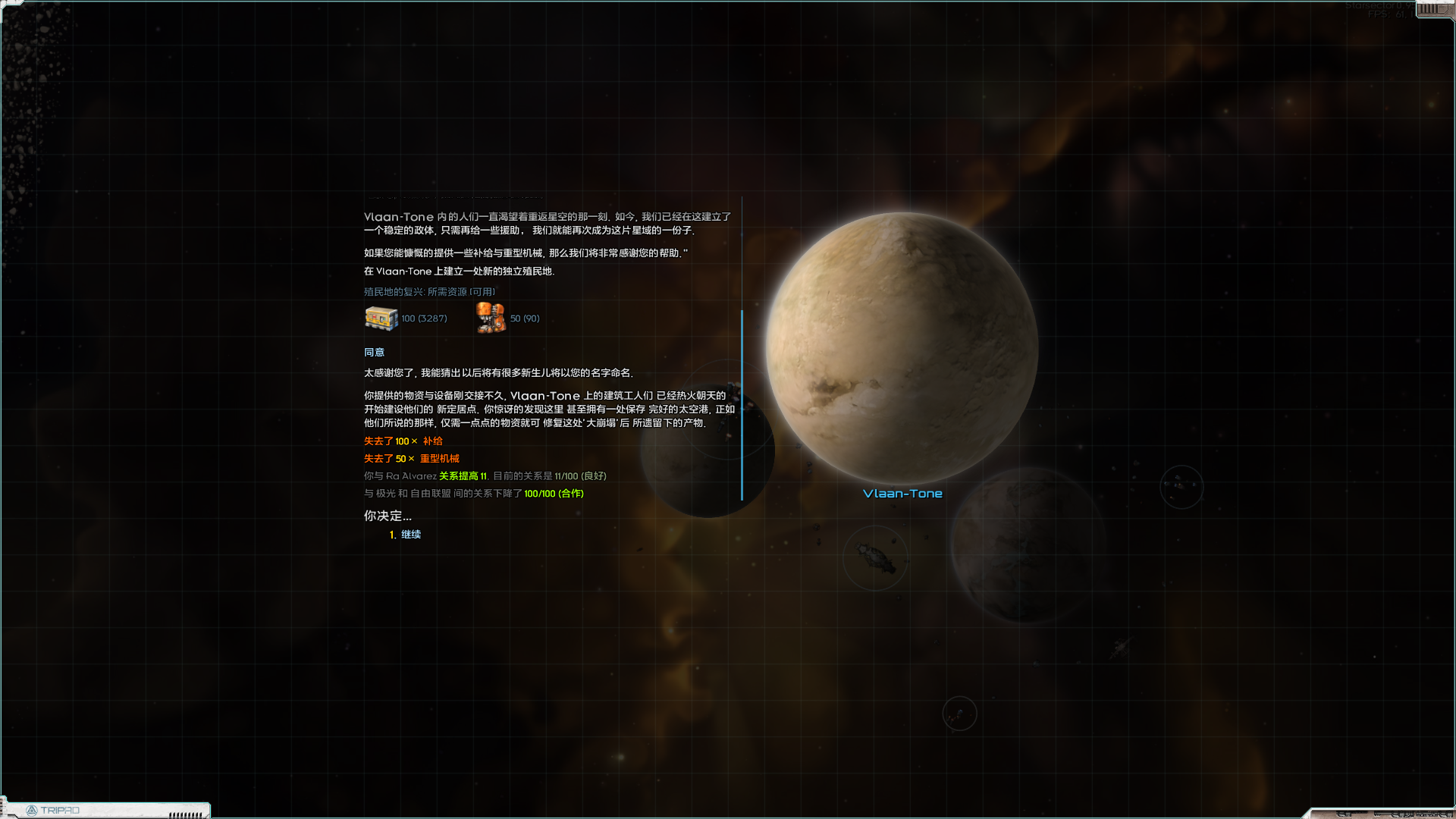
Task: Expand the 同意 dialogue response entry
Action: 373,352
